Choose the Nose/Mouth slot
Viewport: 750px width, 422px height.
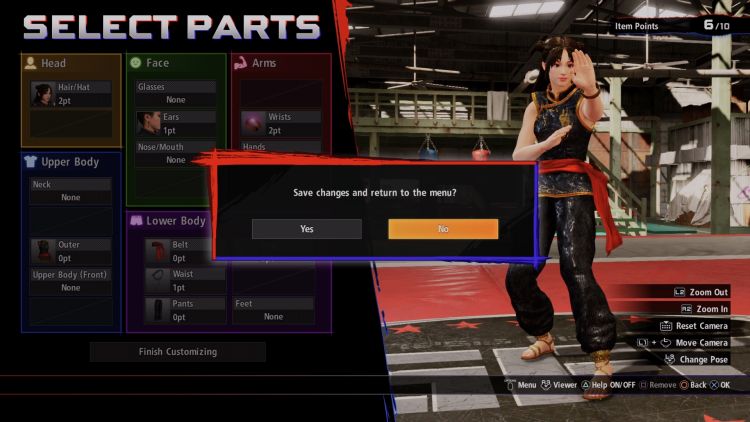click(176, 153)
